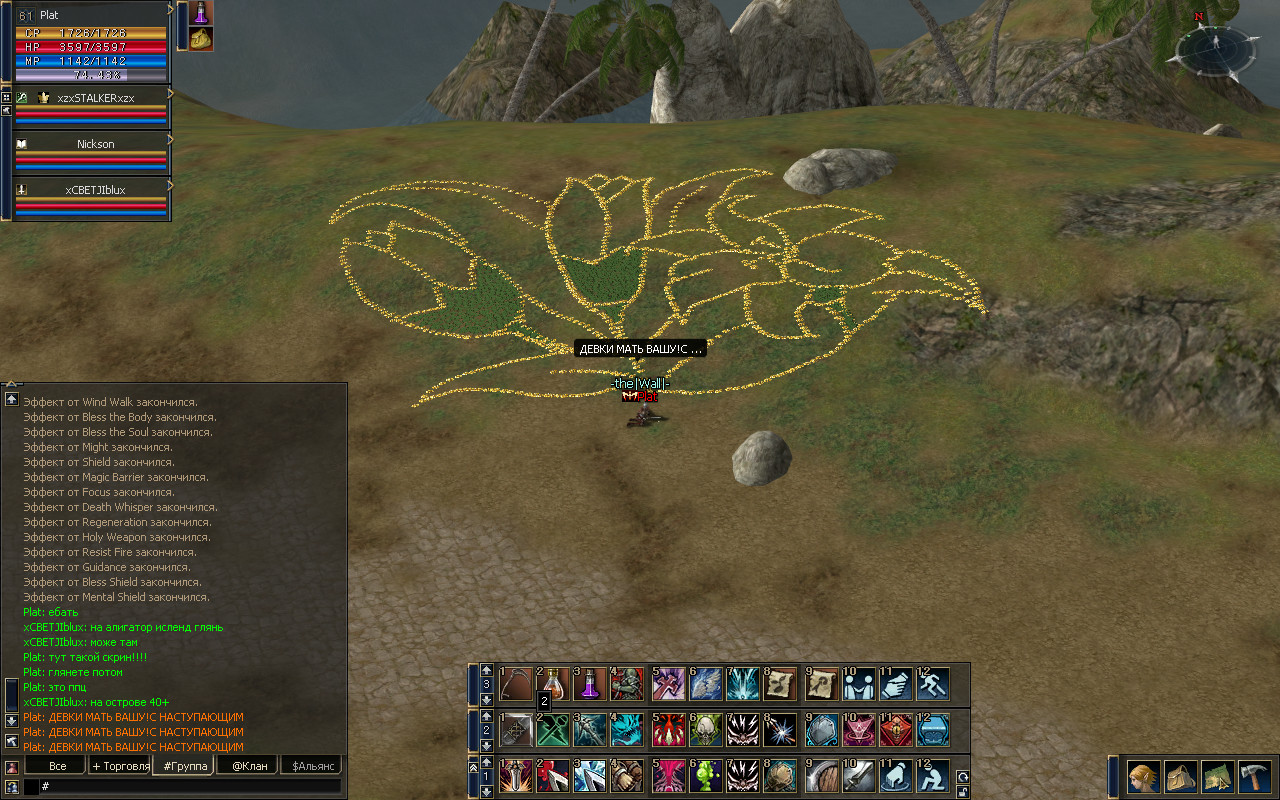
Task: Activate the green skull skill
Action: pyautogui.click(x=705, y=730)
